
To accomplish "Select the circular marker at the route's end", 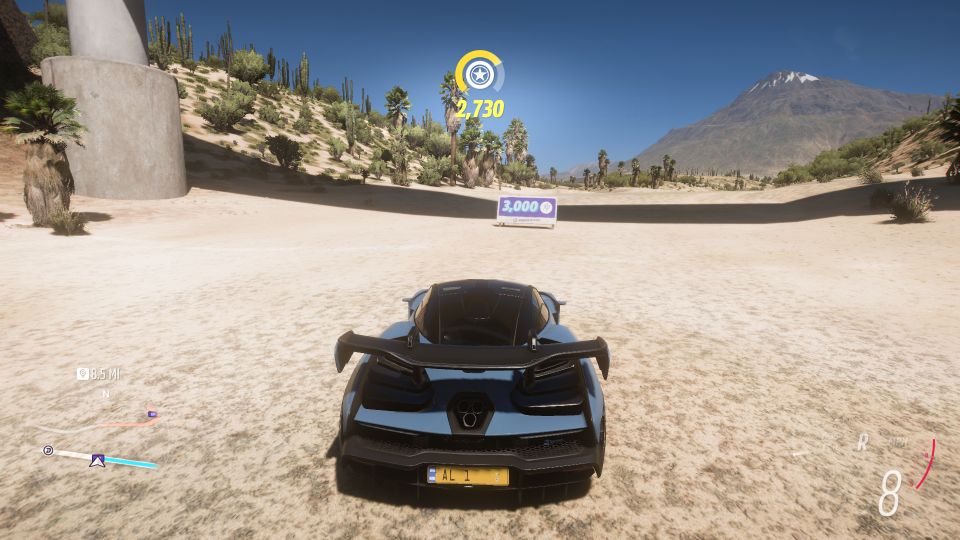I will 47,451.
